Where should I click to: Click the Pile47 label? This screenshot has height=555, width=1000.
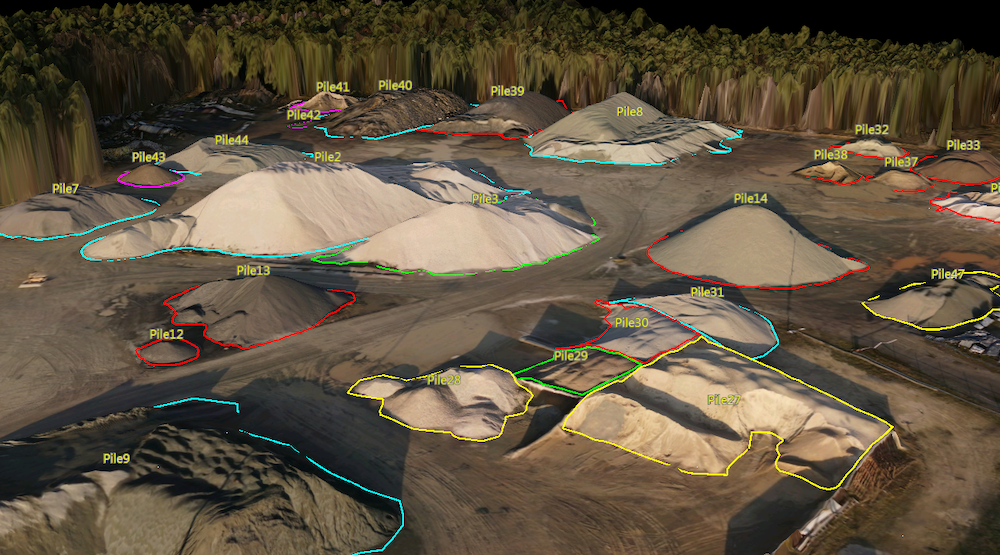tap(947, 274)
